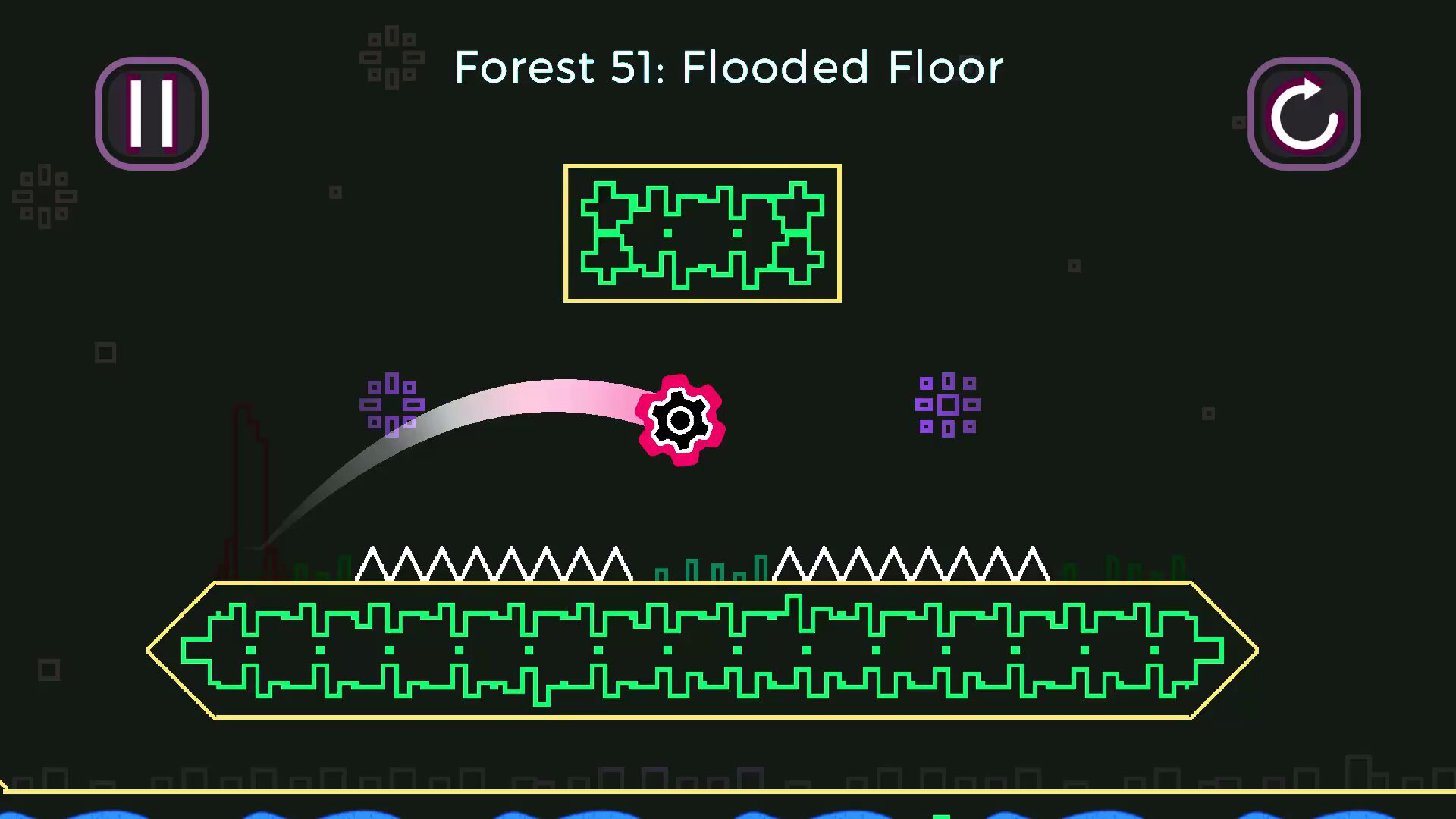1456x819 pixels.
Task: Select the pink gear character
Action: click(x=681, y=419)
